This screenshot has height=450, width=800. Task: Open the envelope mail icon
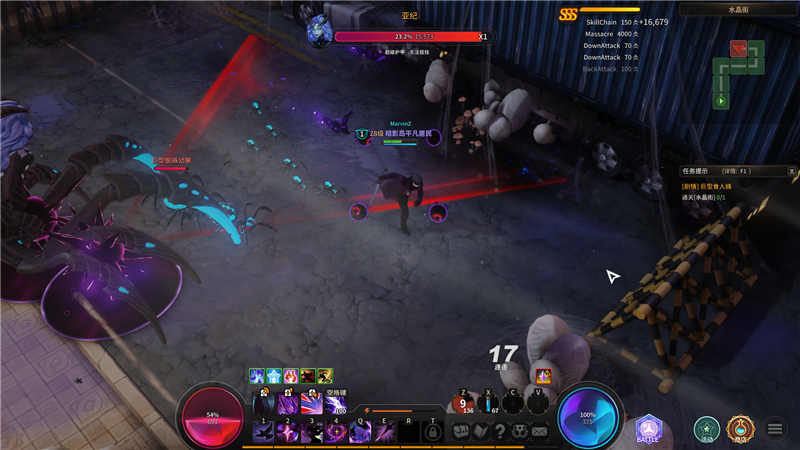click(540, 432)
